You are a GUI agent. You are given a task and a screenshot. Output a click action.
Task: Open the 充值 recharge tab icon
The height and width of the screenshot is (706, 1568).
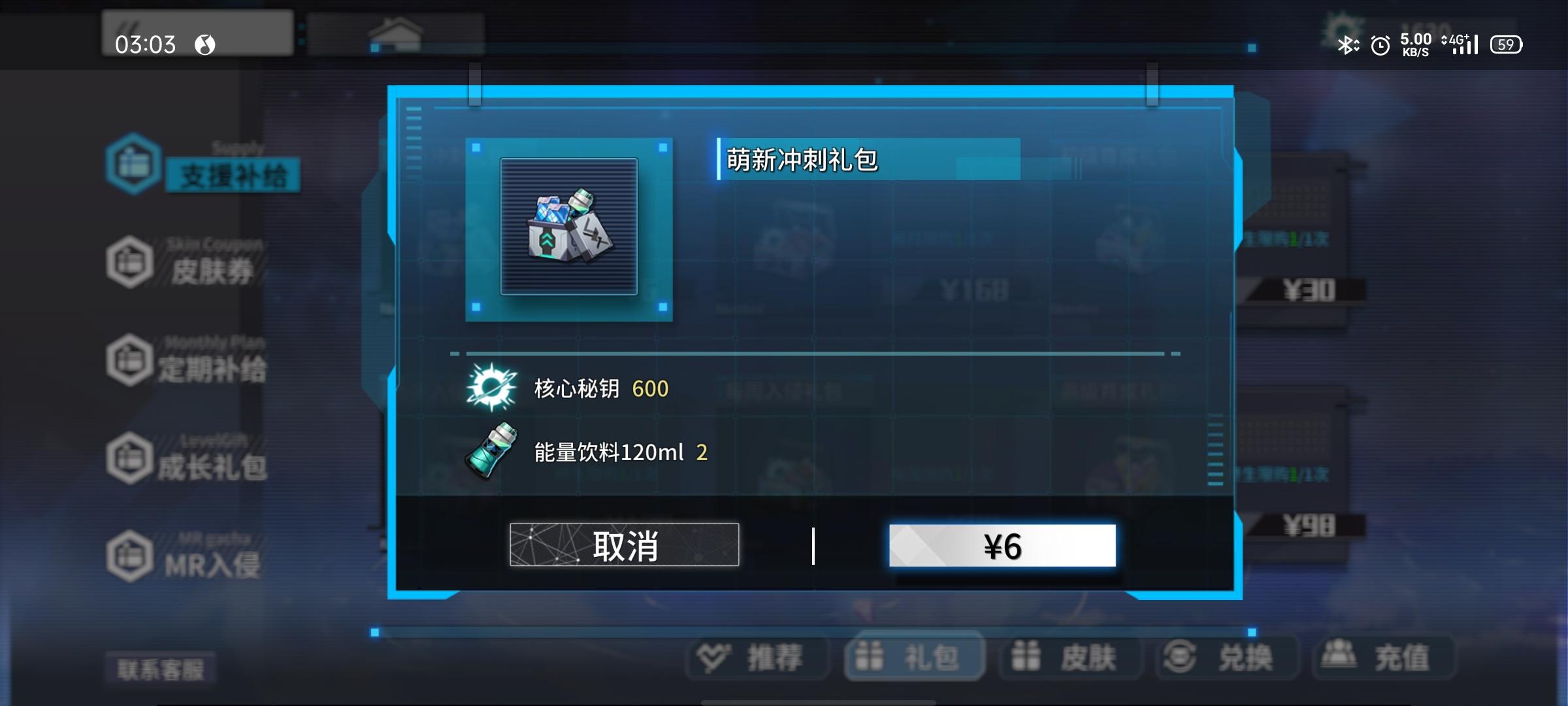click(1381, 658)
